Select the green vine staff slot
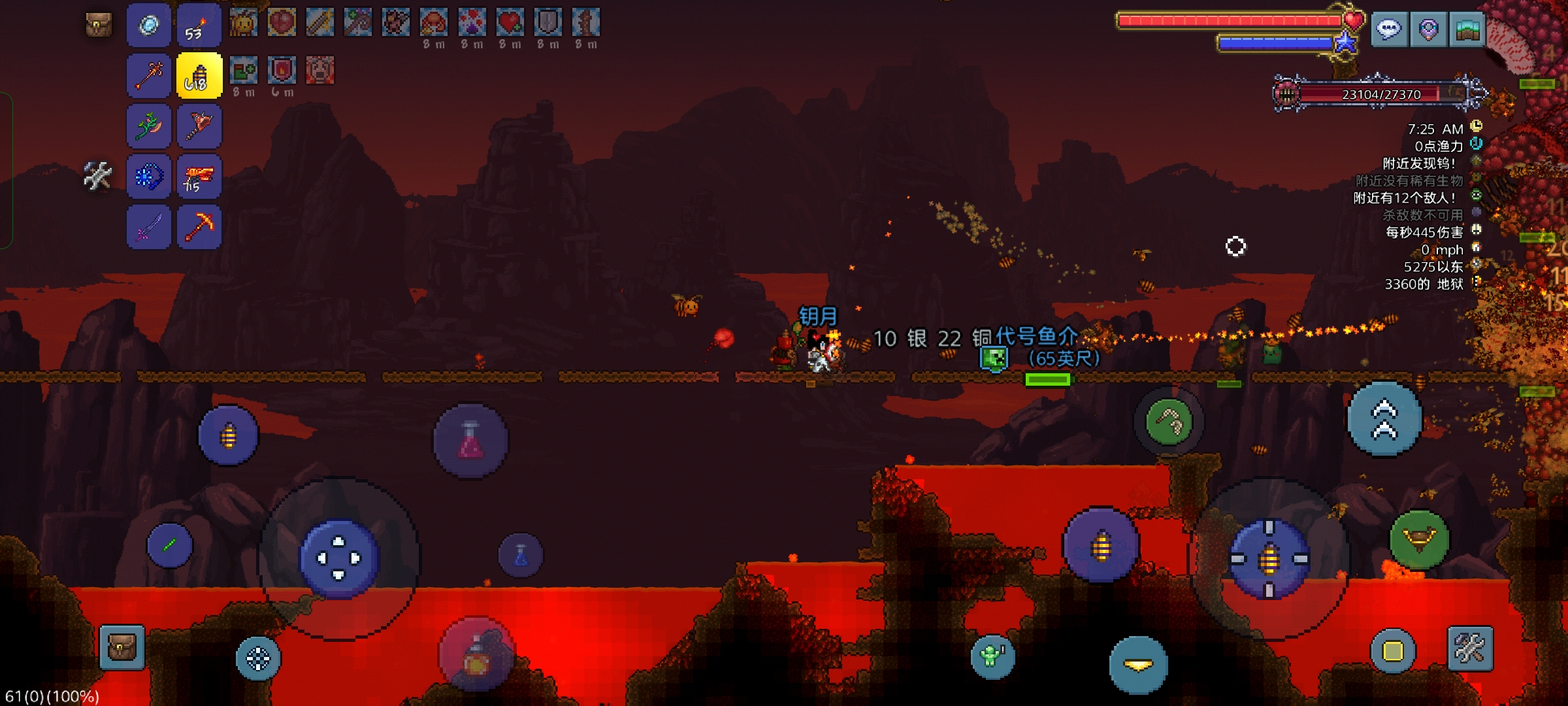The height and width of the screenshot is (706, 1568). 149,126
